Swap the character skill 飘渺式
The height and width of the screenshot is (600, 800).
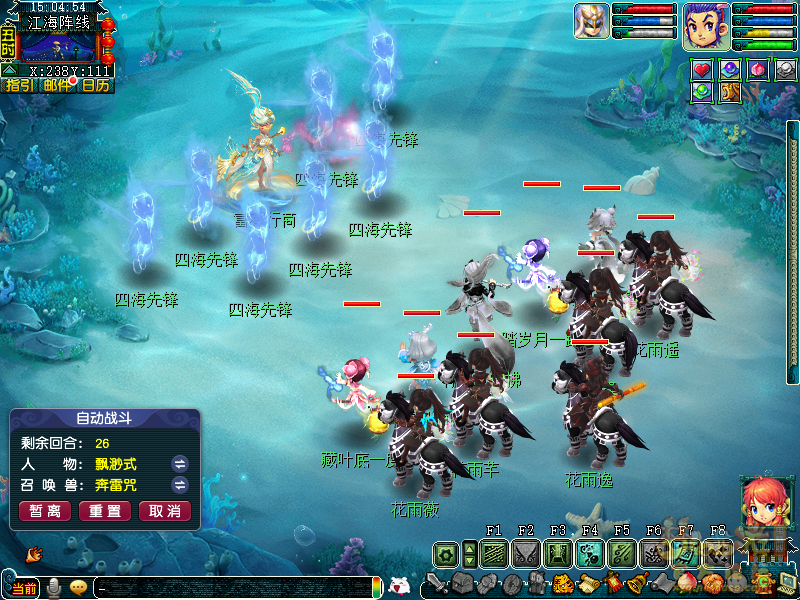(x=180, y=464)
